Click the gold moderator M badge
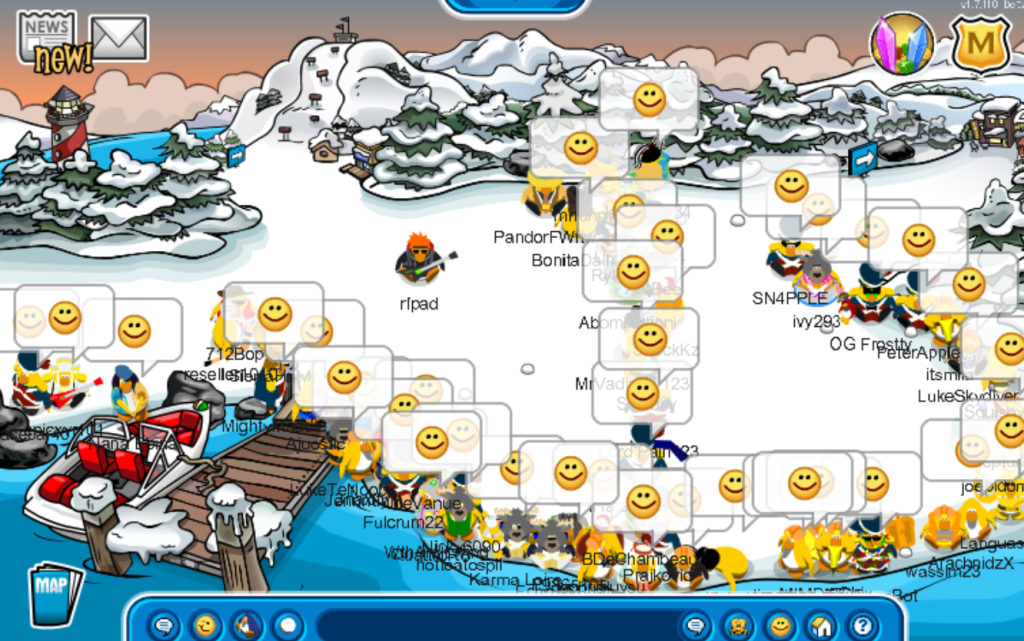 click(979, 44)
